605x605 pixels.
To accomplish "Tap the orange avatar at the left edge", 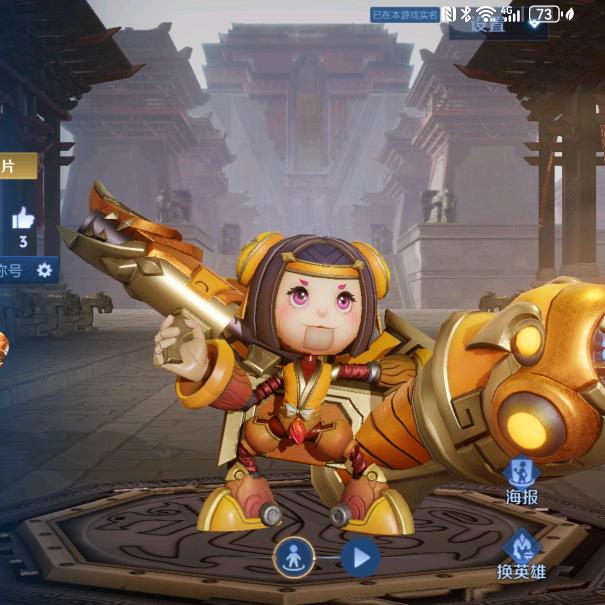I will pyautogui.click(x=3, y=345).
